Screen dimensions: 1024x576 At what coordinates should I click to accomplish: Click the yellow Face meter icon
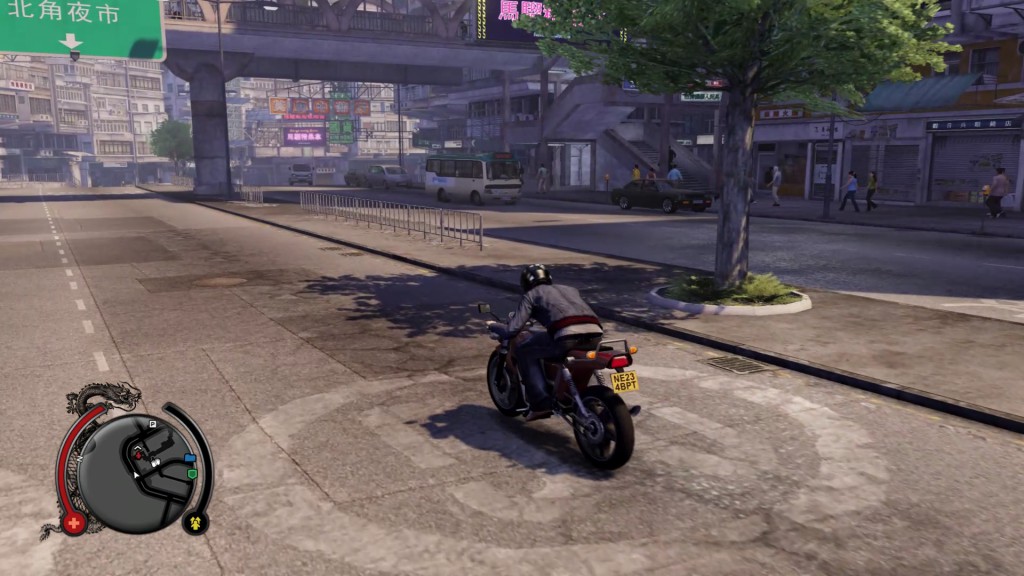[194, 521]
